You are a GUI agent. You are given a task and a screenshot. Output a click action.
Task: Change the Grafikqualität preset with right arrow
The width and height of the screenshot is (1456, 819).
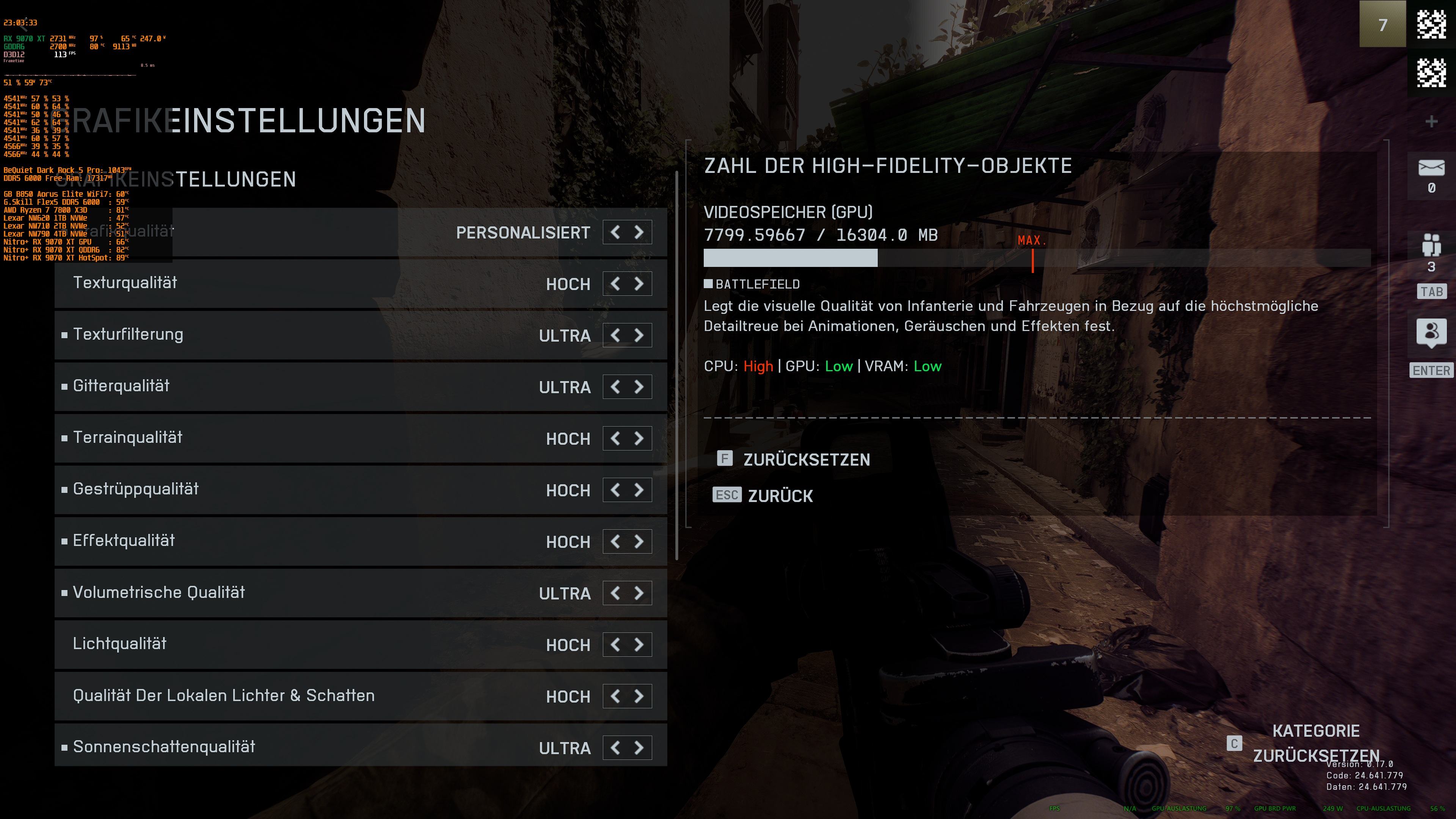639,232
